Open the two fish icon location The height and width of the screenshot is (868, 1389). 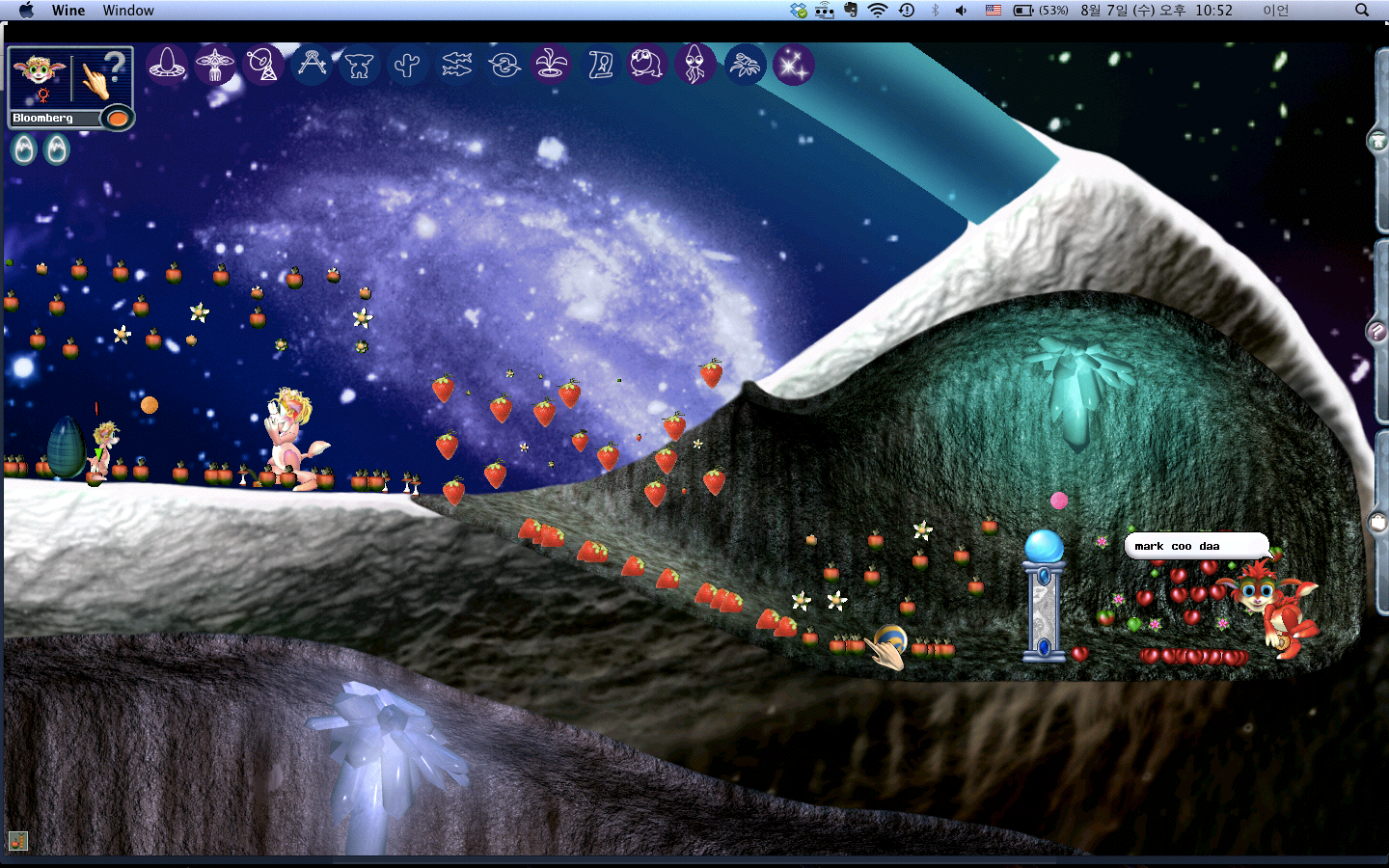456,65
